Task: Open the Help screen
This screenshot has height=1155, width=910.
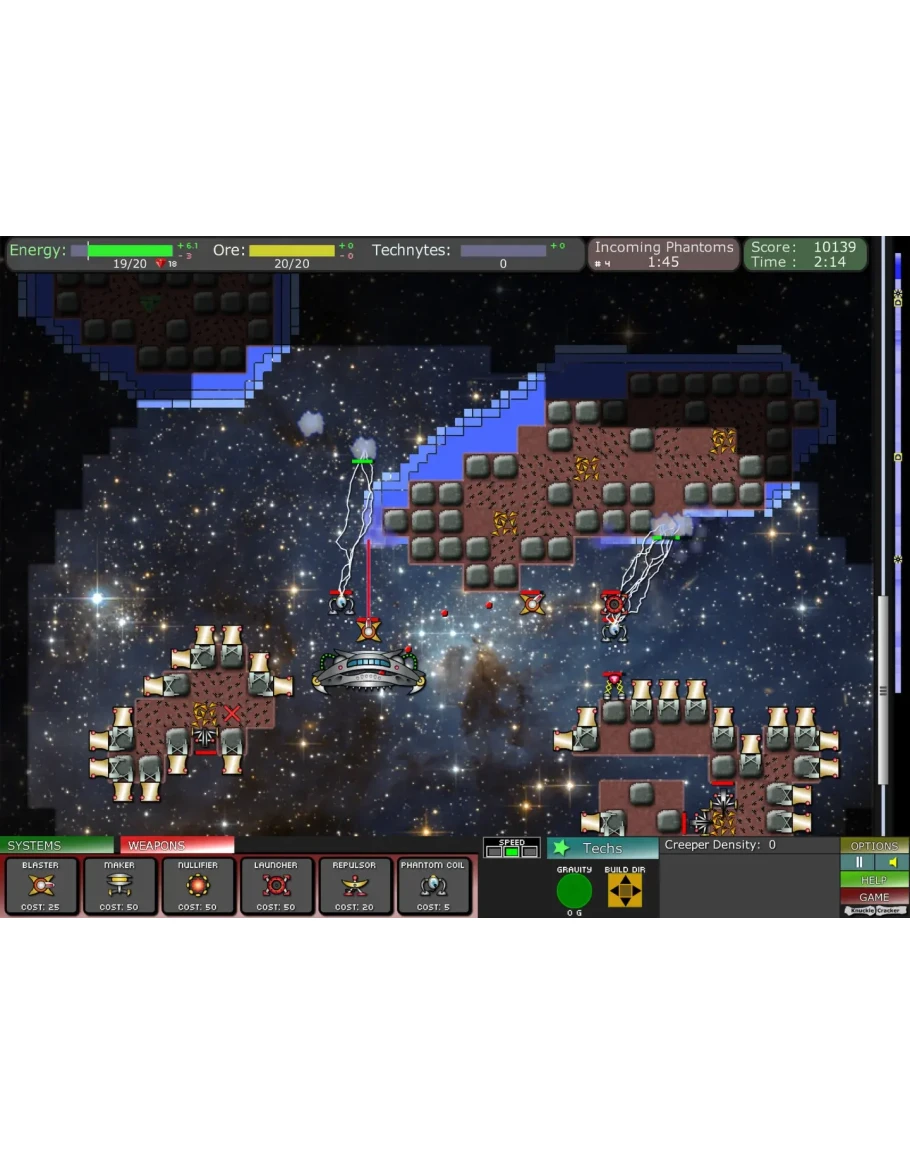Action: 874,880
